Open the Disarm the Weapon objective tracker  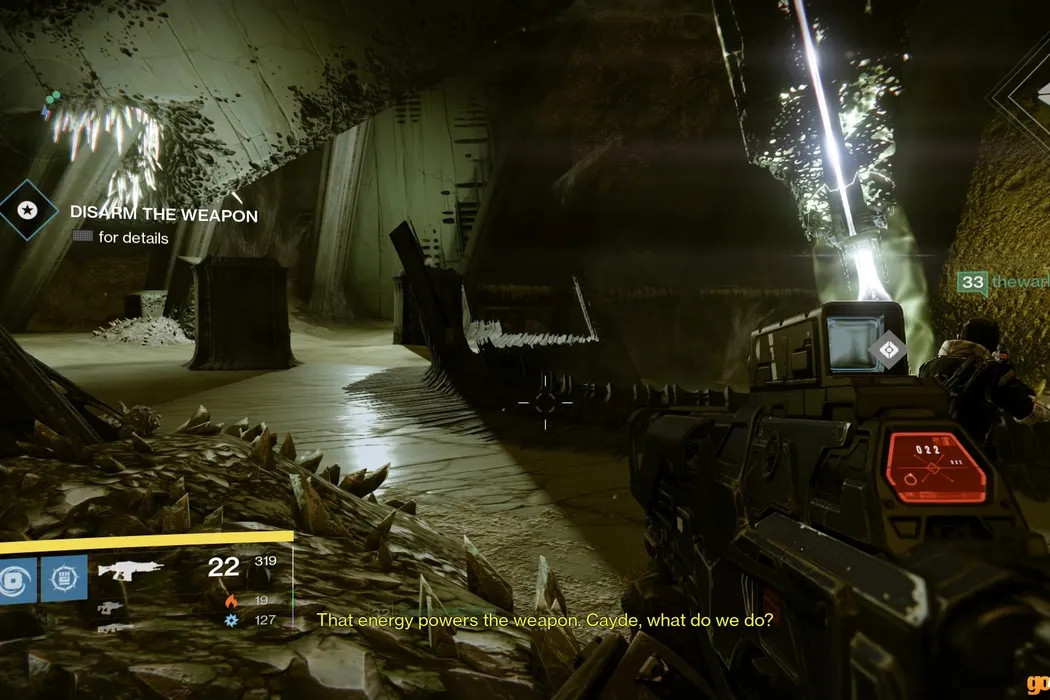pyautogui.click(x=163, y=215)
